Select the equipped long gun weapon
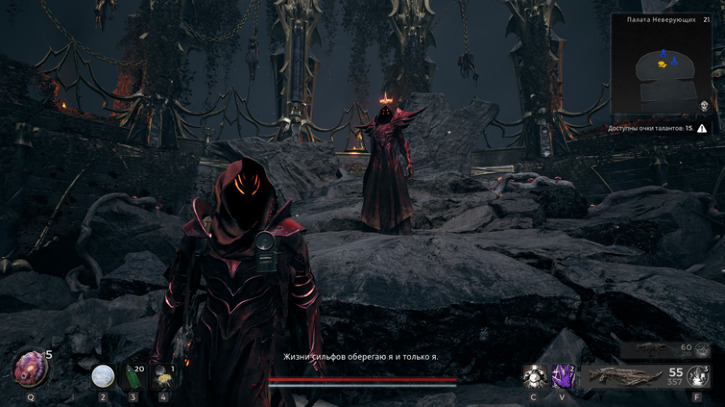Screen dimensions: 725x407 pyautogui.click(x=625, y=376)
